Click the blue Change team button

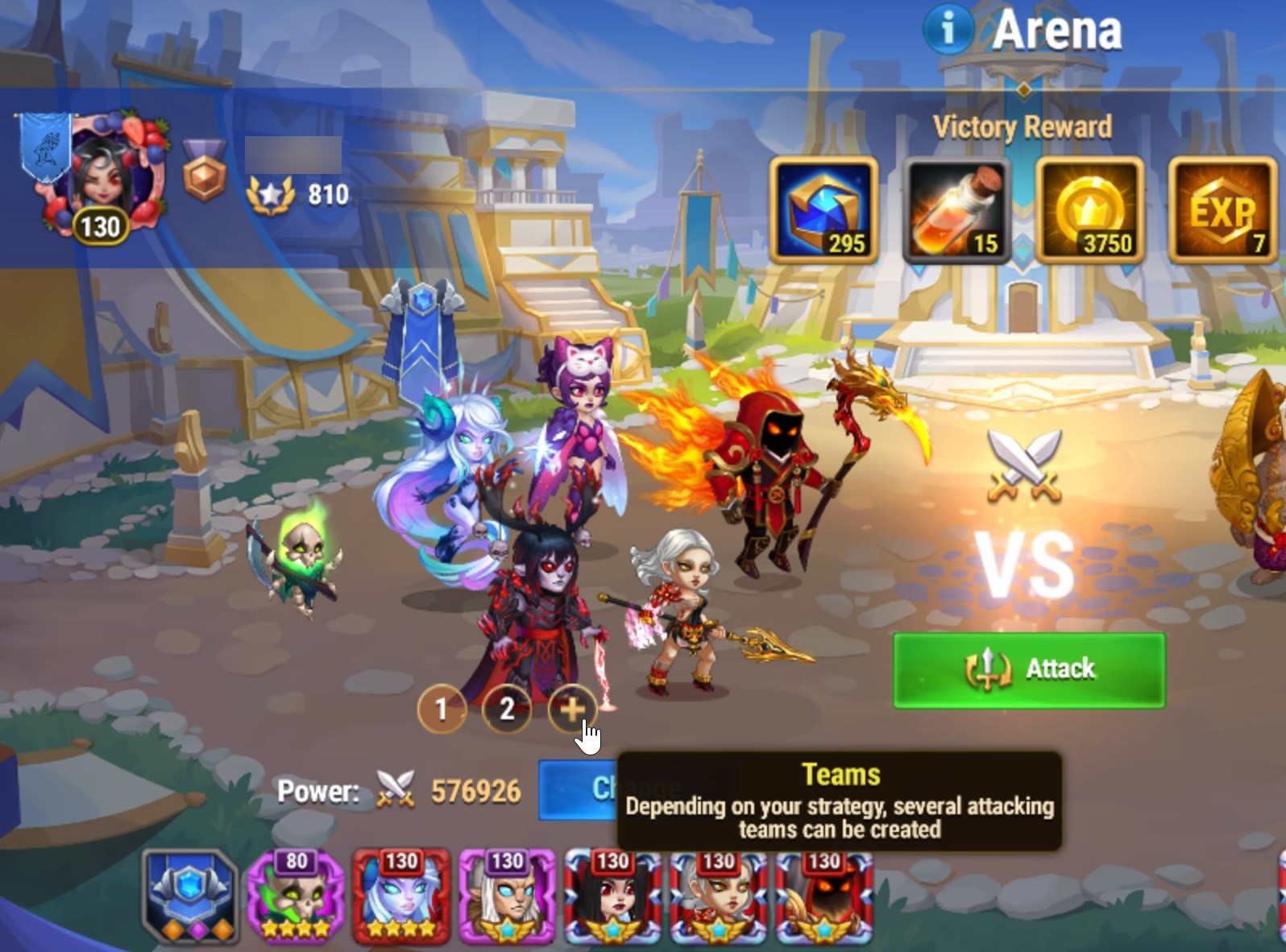click(577, 789)
